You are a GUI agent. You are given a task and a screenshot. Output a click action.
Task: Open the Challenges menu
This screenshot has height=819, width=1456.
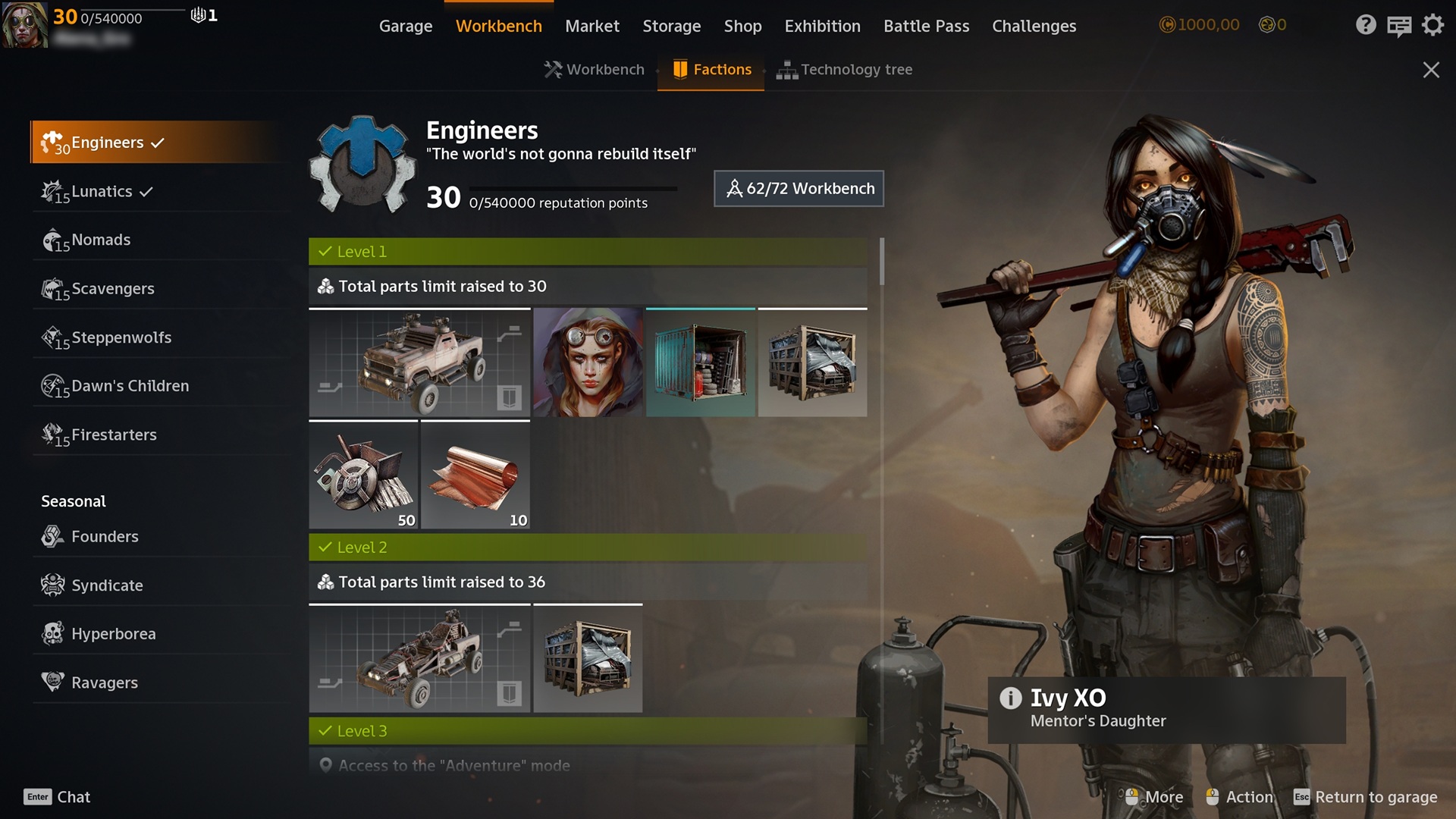coord(1034,26)
